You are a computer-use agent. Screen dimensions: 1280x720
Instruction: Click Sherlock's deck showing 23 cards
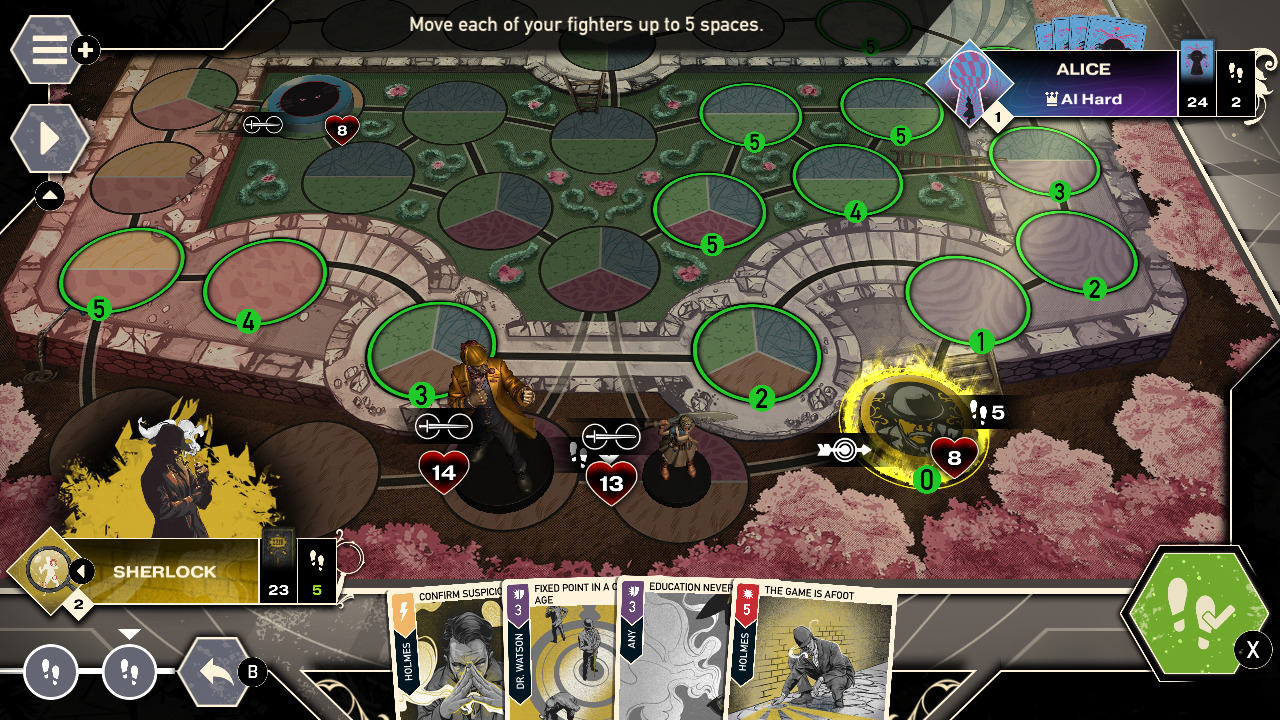click(277, 576)
